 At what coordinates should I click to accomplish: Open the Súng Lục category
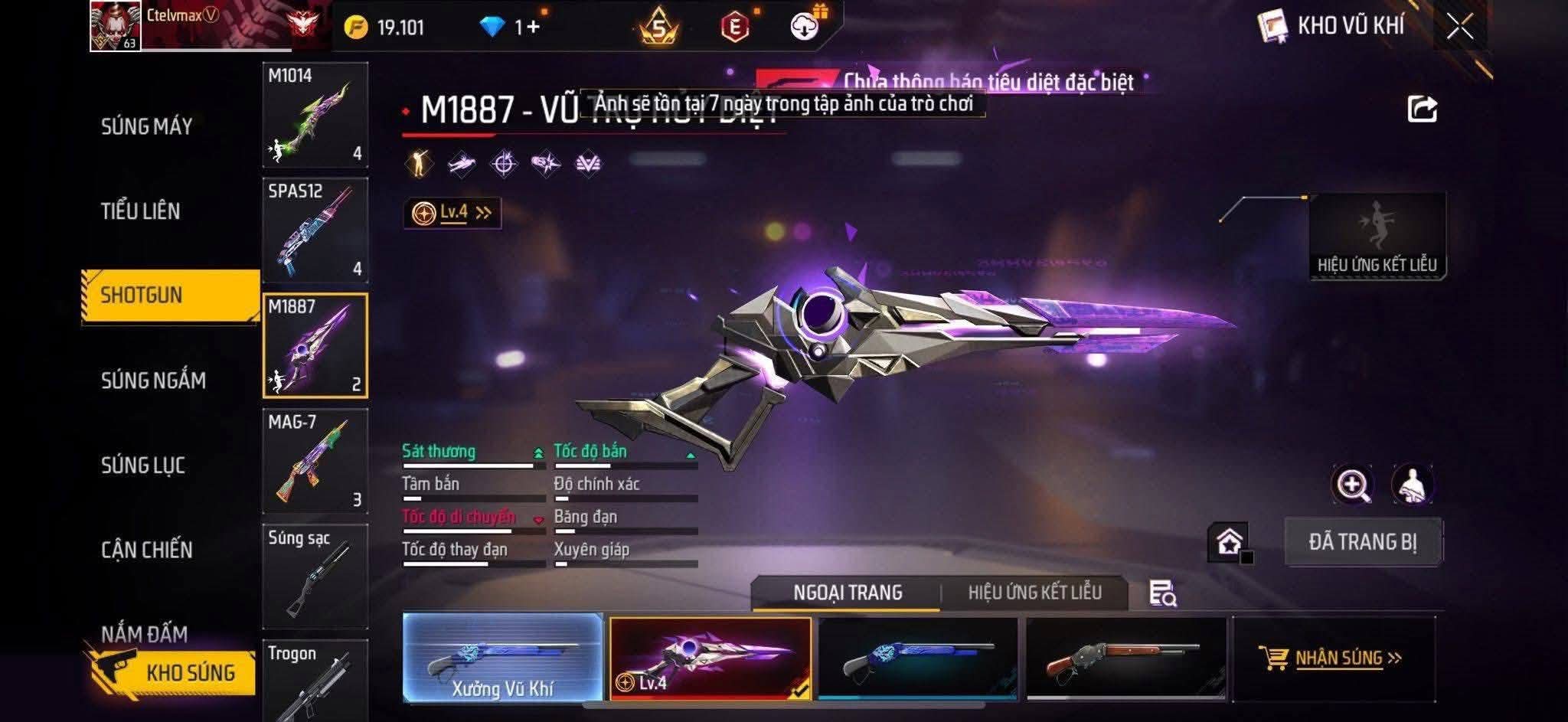[143, 466]
